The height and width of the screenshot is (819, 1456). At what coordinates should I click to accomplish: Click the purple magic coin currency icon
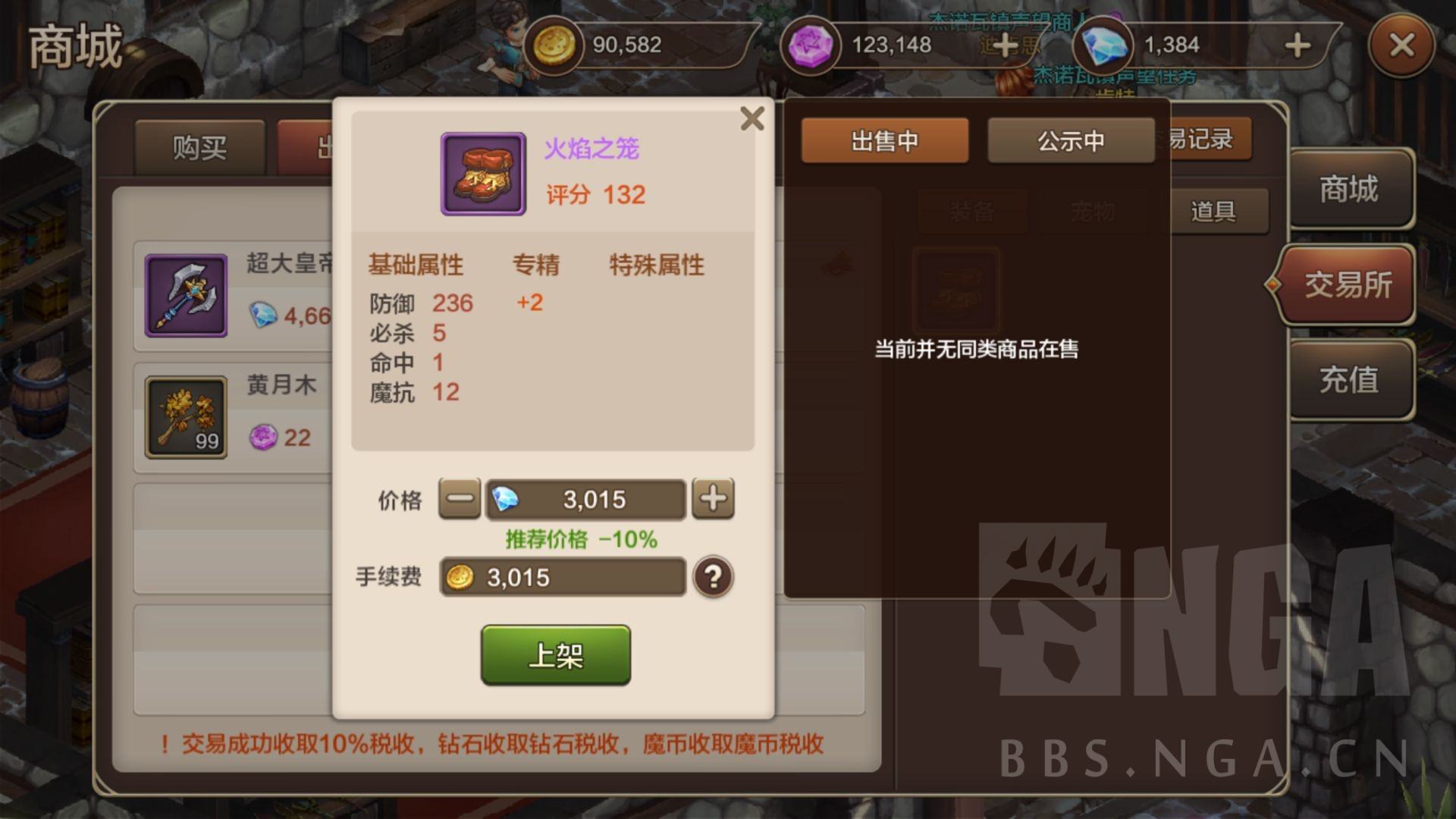[x=810, y=45]
